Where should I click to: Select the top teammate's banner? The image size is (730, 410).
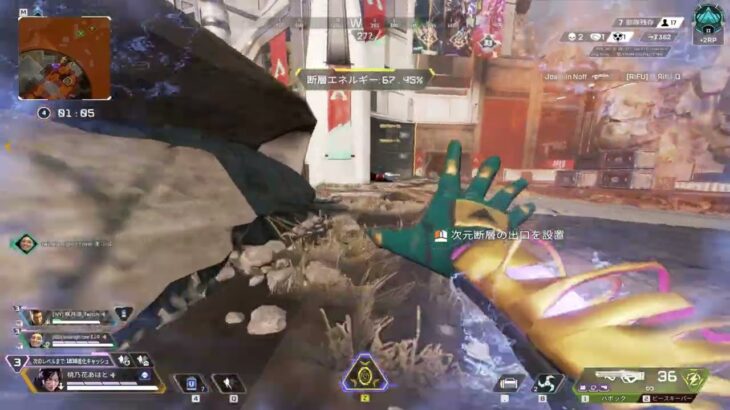click(x=37, y=317)
